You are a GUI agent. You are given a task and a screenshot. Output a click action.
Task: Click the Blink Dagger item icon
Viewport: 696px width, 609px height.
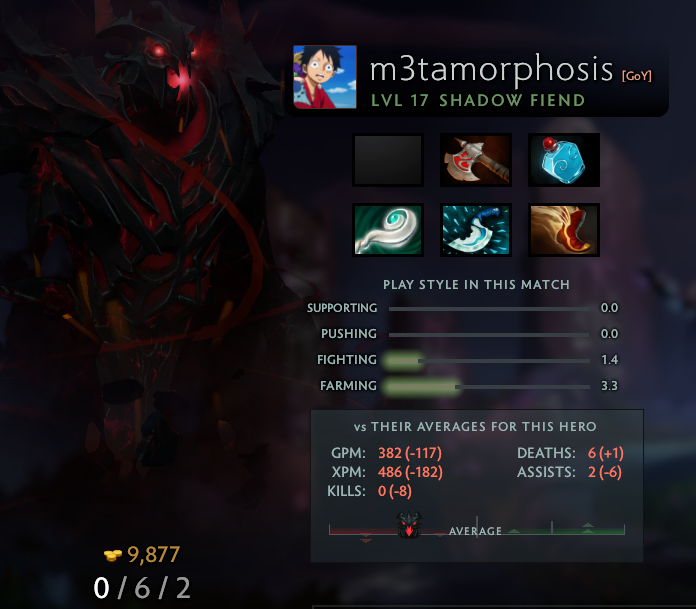pos(476,230)
